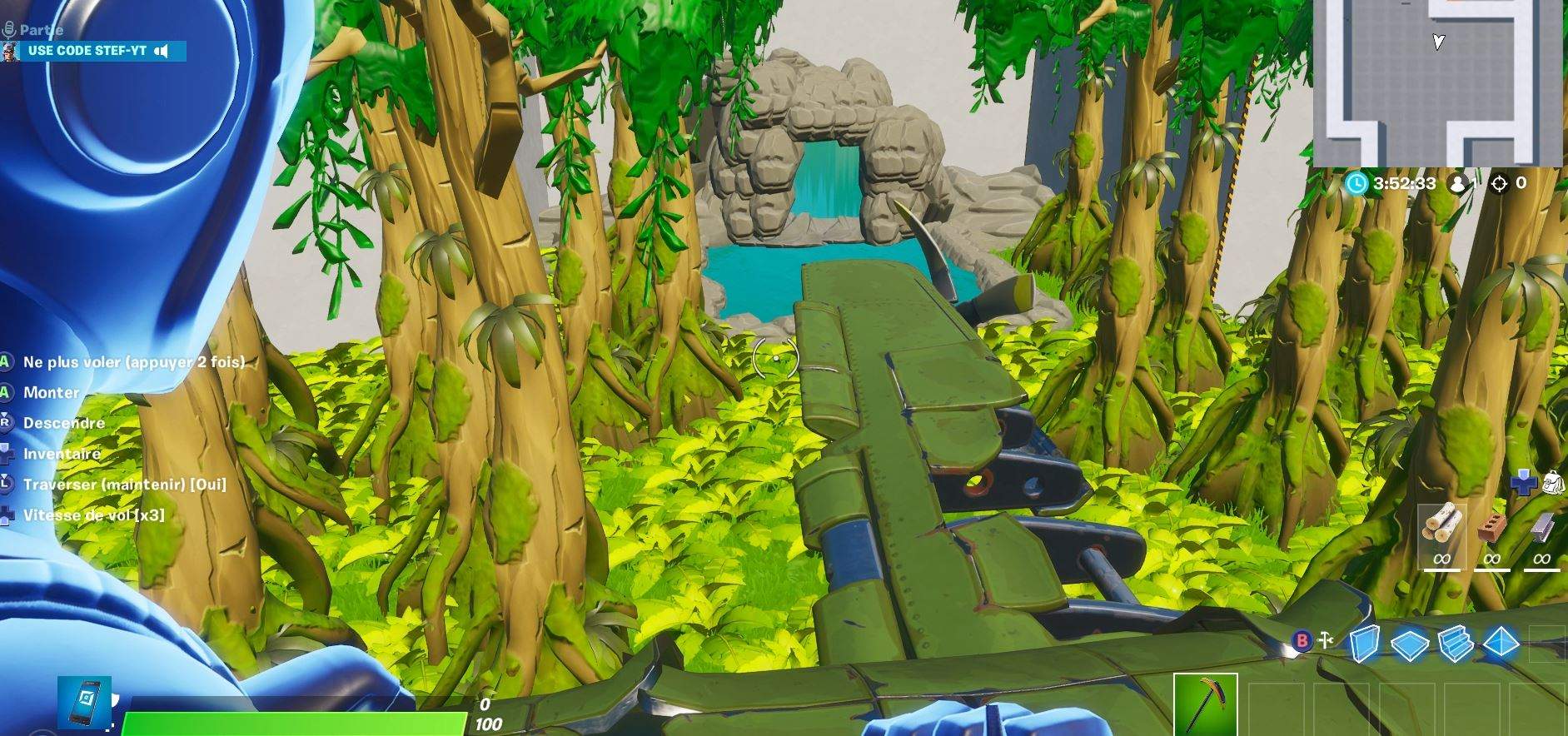Viewport: 1568px width, 736px height.
Task: Open the backpack inventory icon
Action: pyautogui.click(x=1553, y=481)
